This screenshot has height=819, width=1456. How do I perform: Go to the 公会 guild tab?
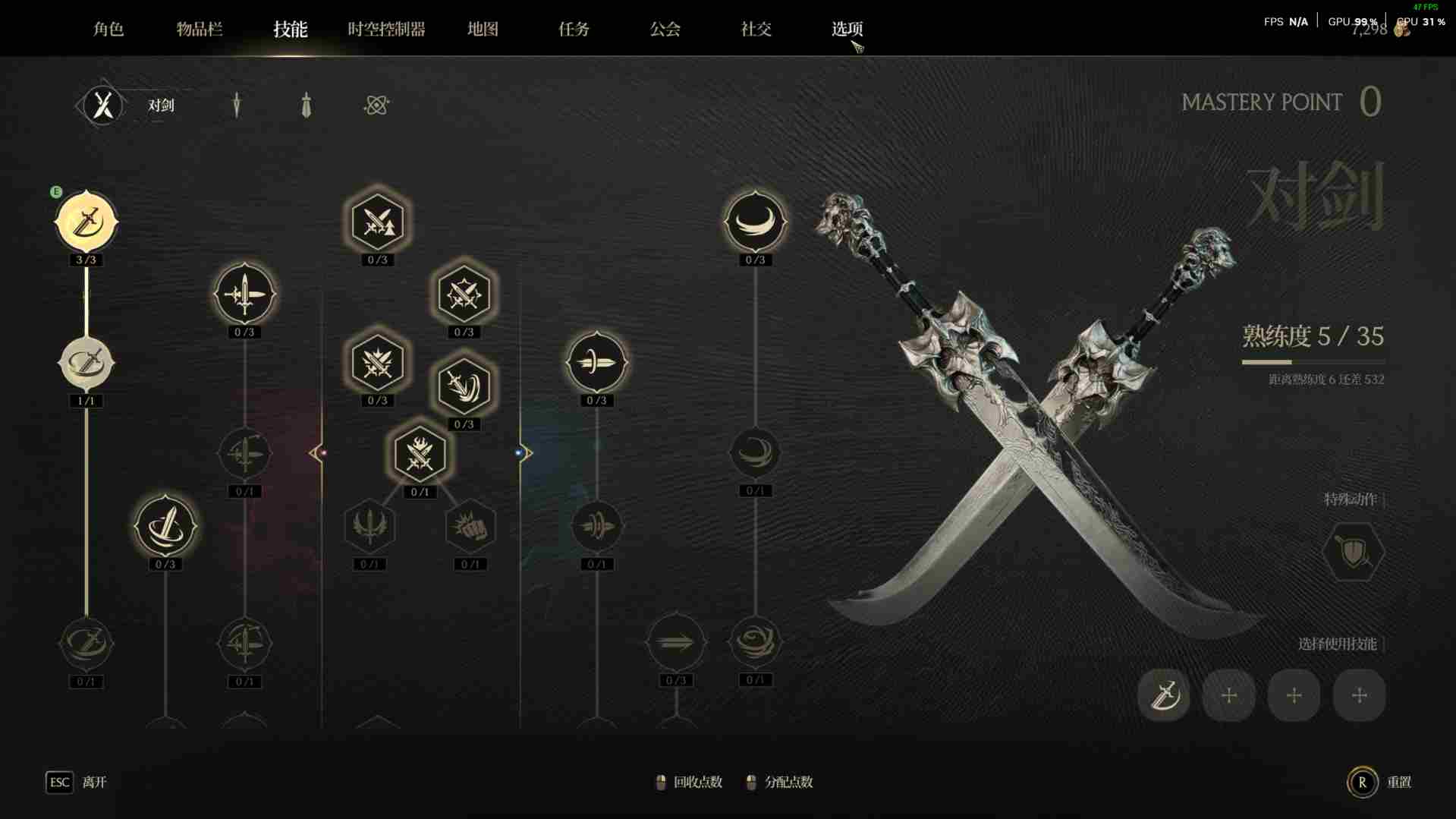(x=665, y=29)
